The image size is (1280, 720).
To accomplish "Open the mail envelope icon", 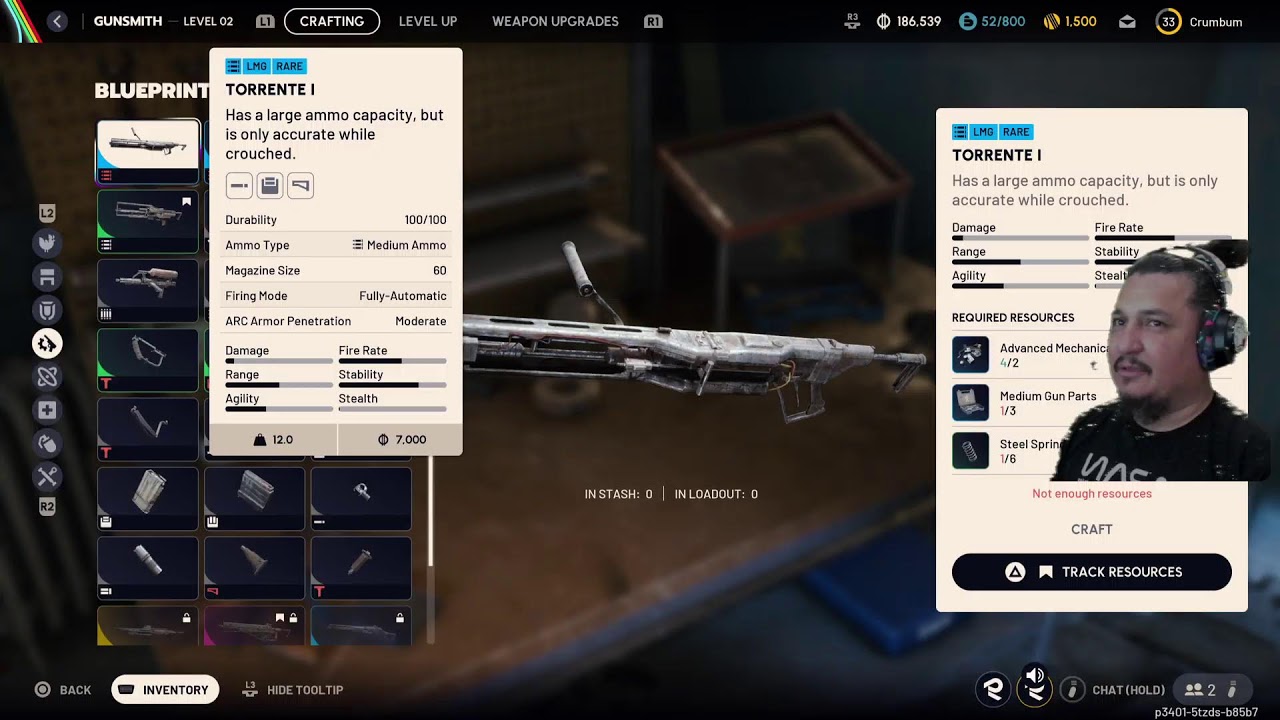I will pyautogui.click(x=1127, y=21).
